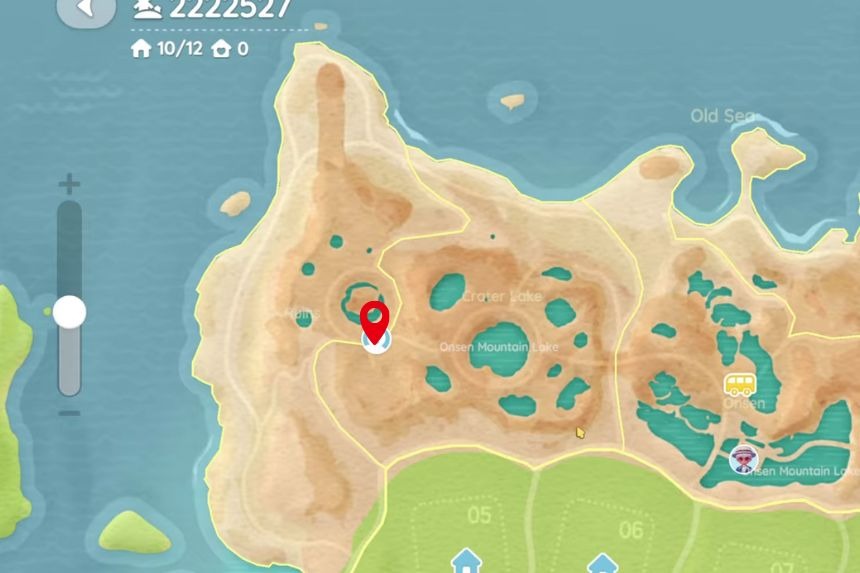
Task: Select the blue house marker below plot 06
Action: (x=601, y=564)
